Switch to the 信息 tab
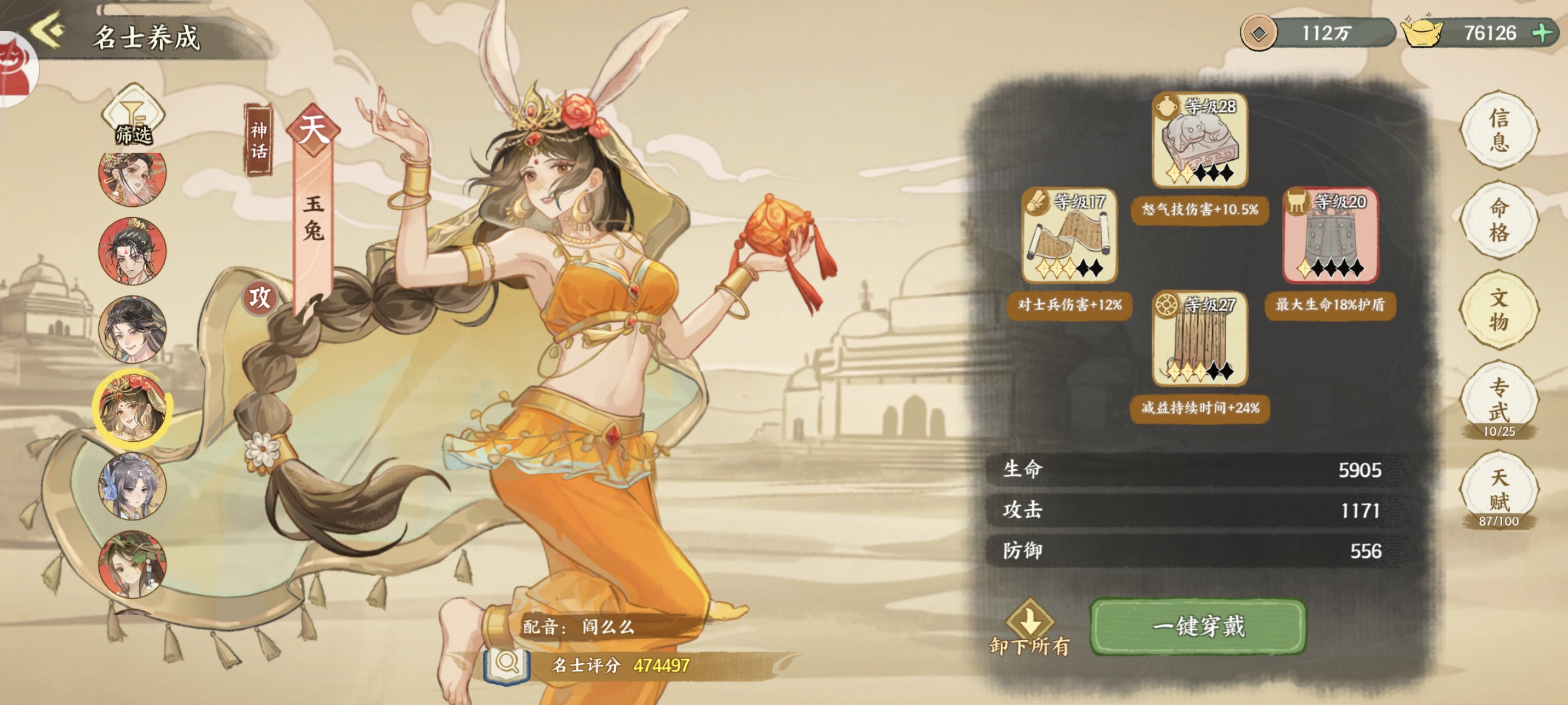 click(x=1499, y=130)
